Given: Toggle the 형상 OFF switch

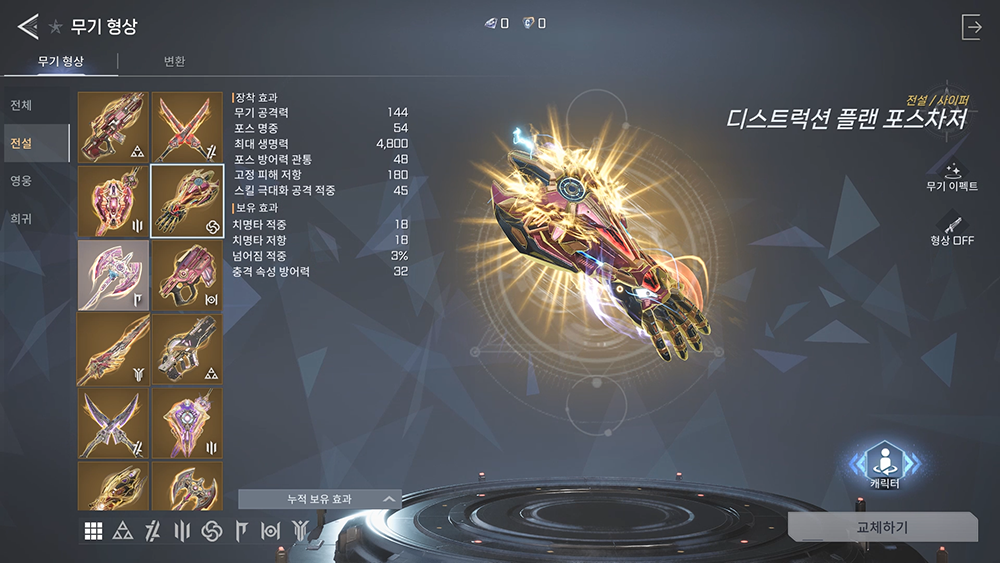Looking at the screenshot, I should [x=951, y=229].
